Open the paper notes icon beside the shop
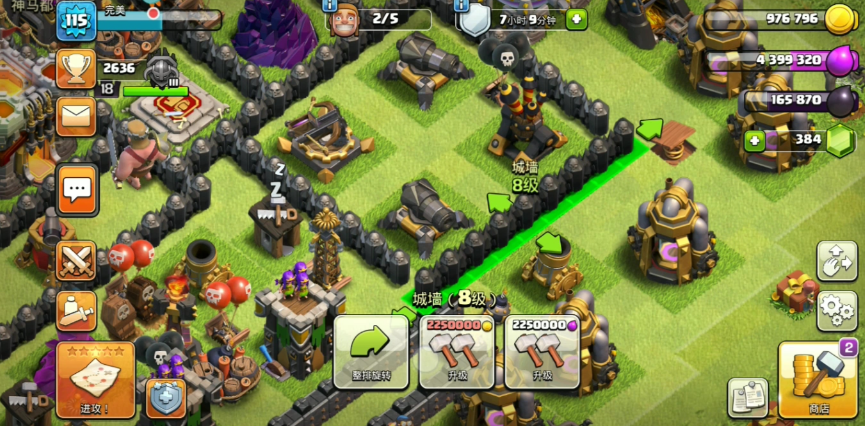This screenshot has height=426, width=865. click(746, 397)
